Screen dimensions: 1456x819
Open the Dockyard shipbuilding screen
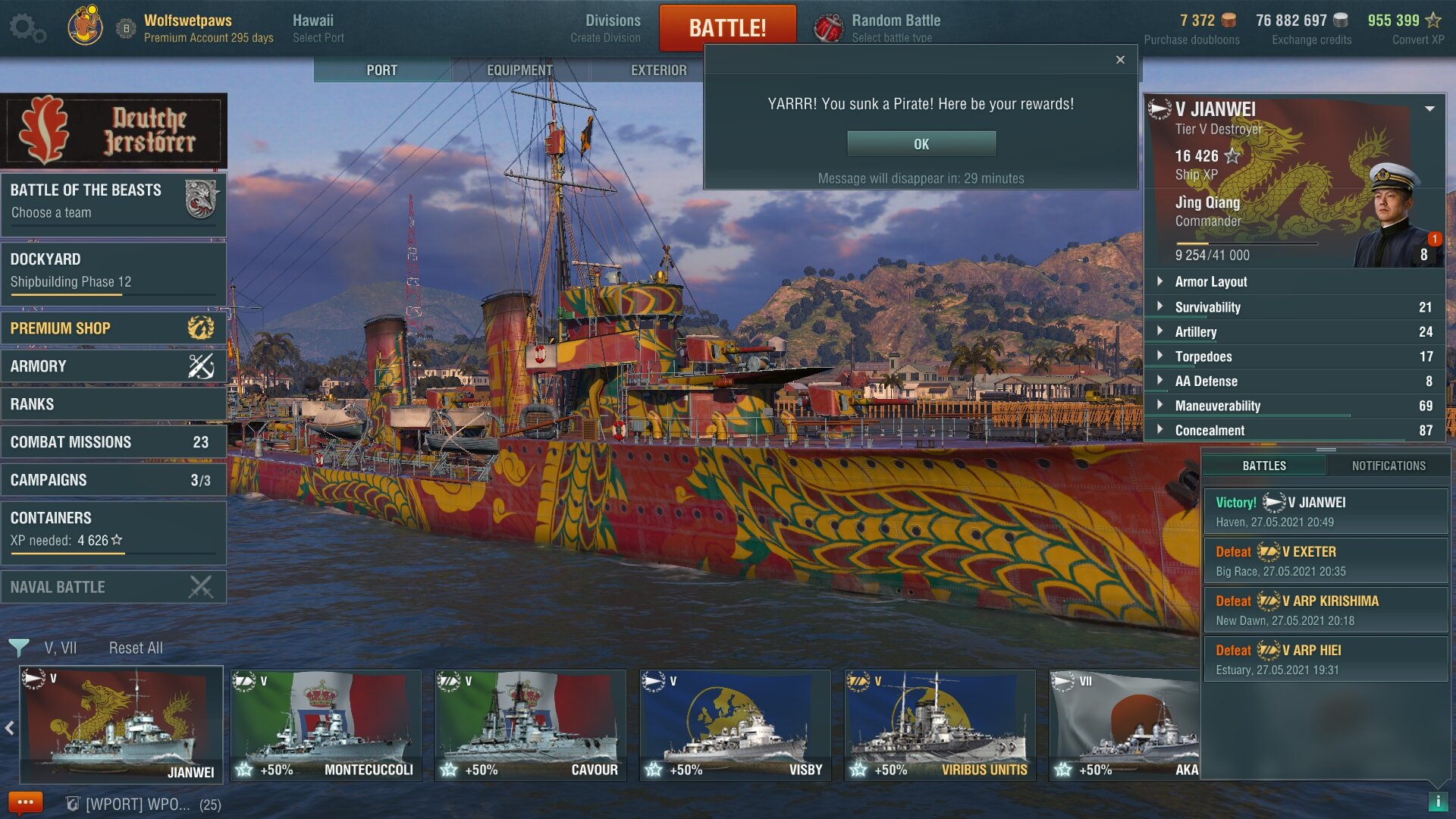pos(114,270)
